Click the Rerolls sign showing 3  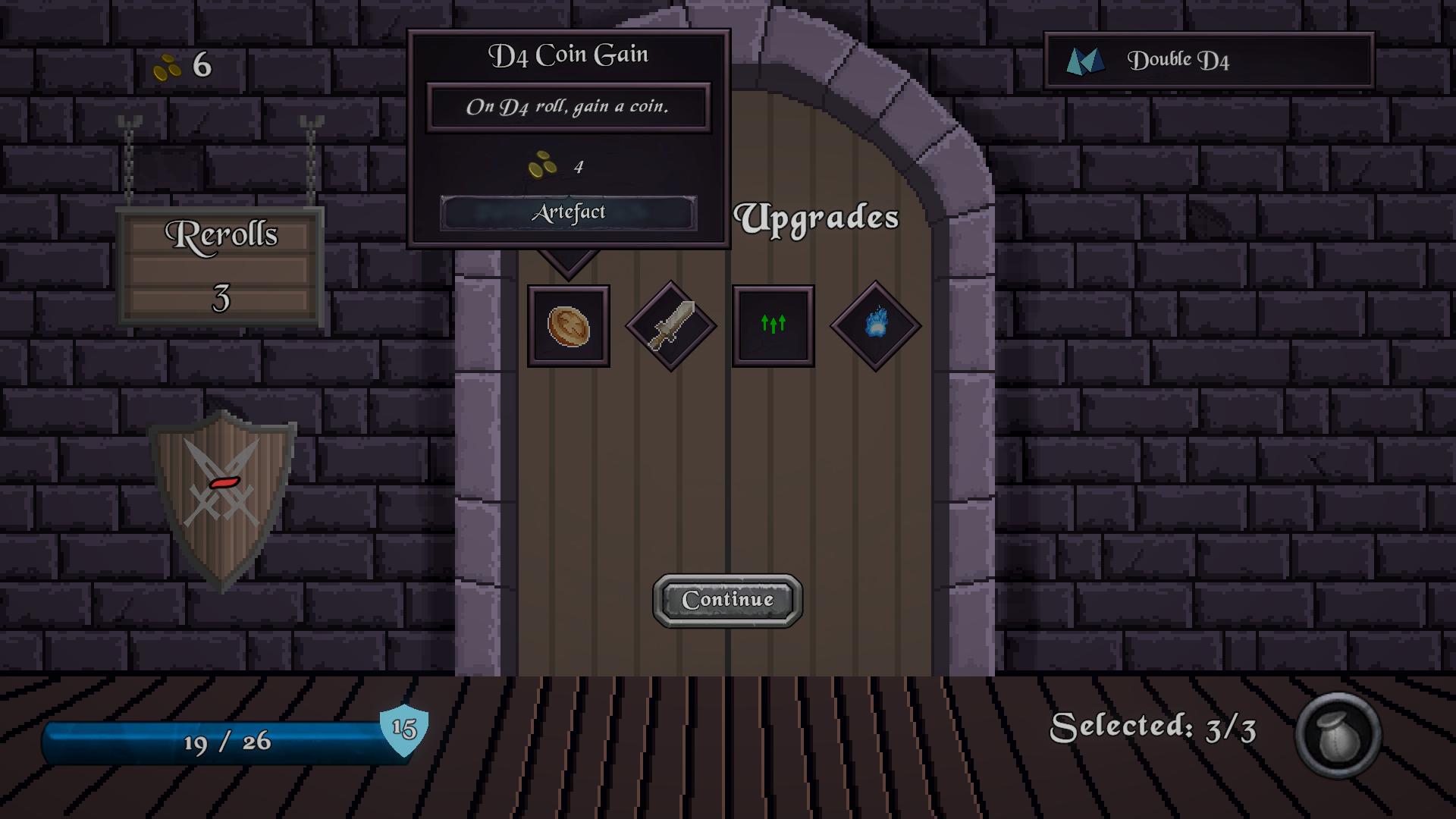(220, 265)
